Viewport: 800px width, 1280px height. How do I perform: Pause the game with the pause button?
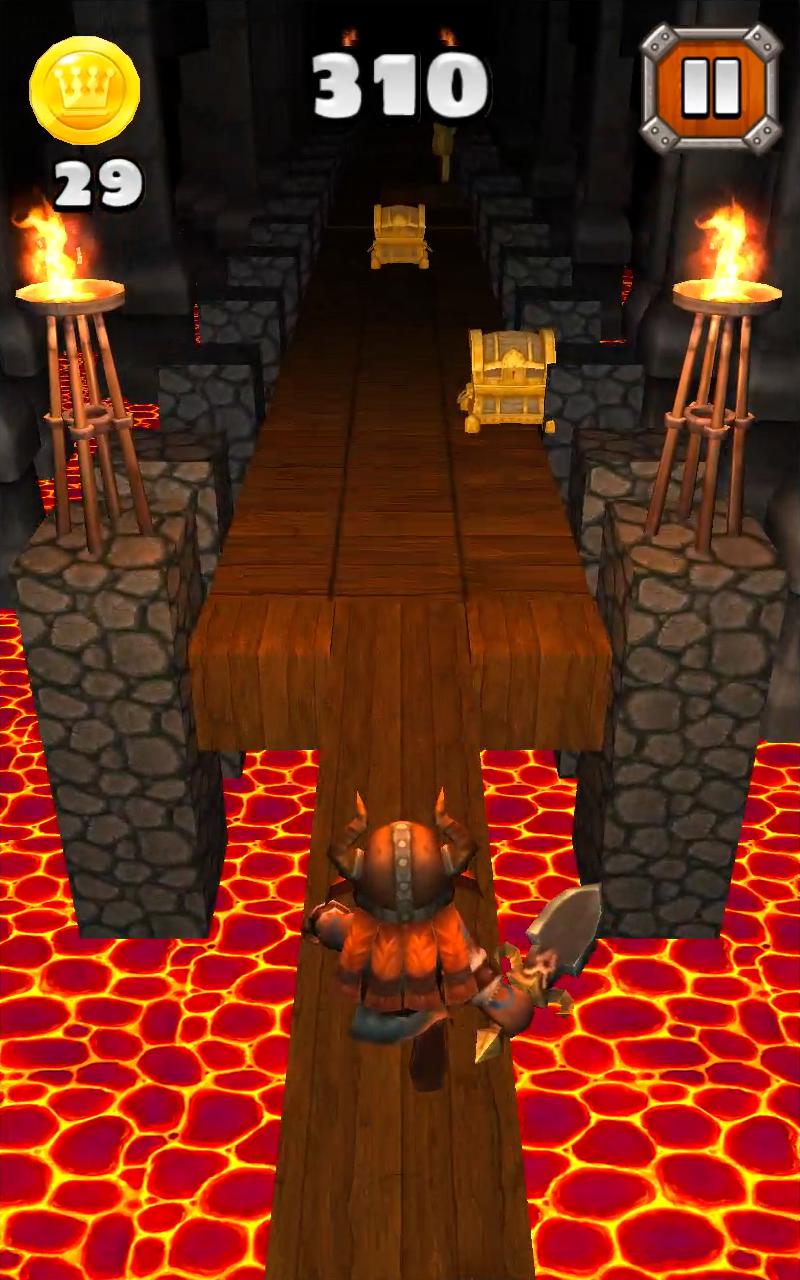(710, 88)
